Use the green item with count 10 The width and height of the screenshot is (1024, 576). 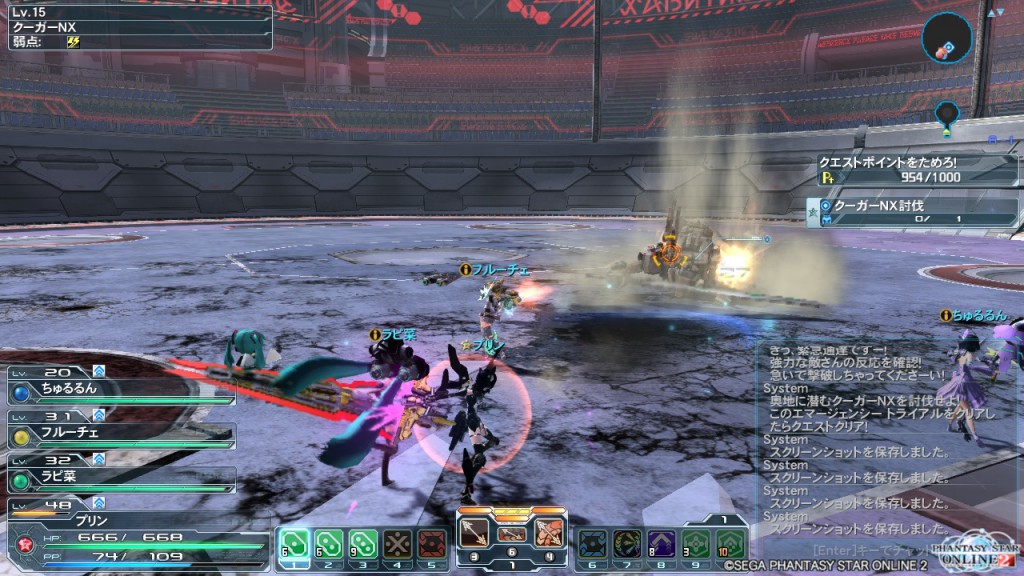[730, 544]
